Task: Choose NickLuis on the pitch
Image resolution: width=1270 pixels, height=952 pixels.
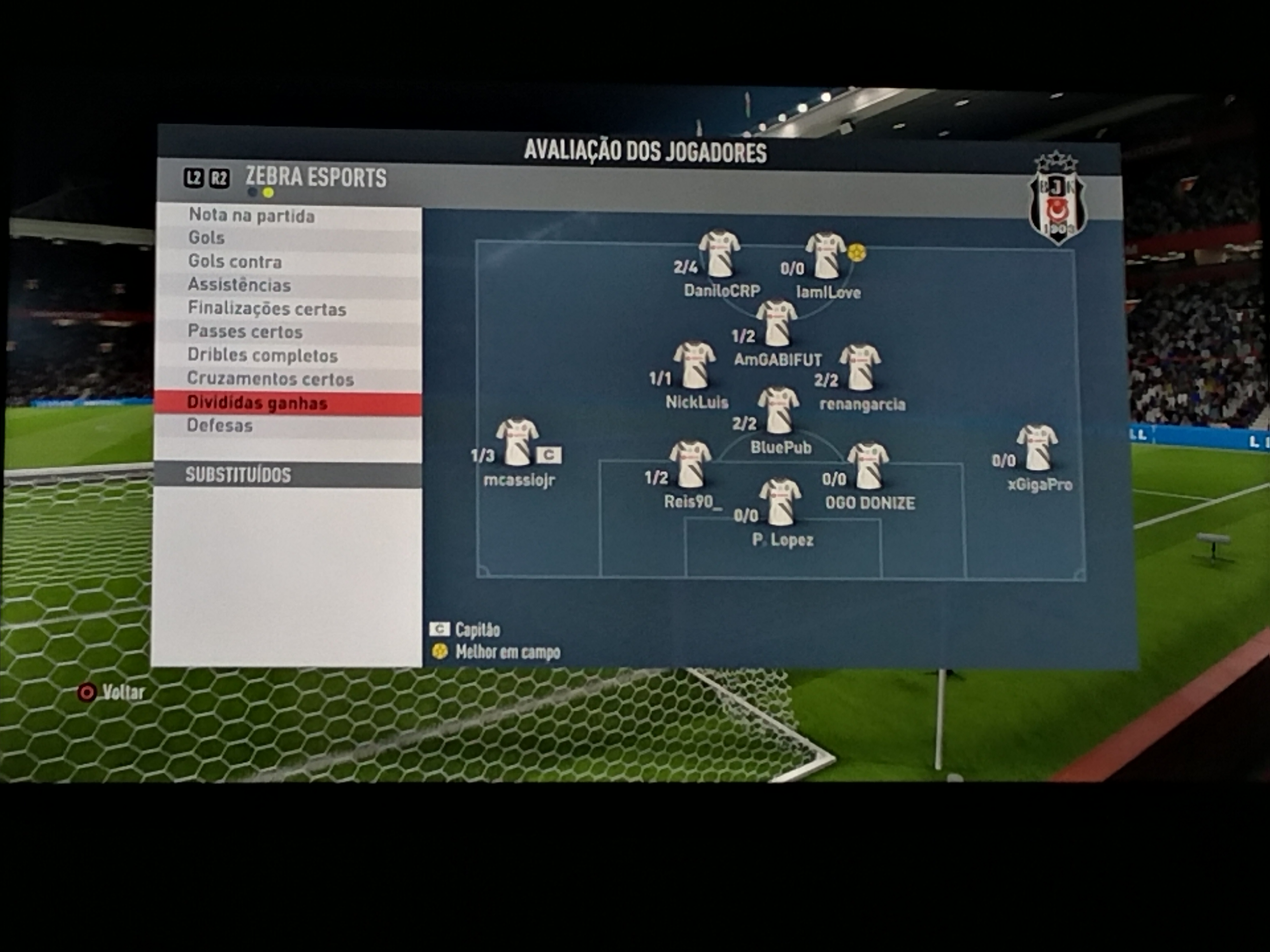Action: (694, 365)
